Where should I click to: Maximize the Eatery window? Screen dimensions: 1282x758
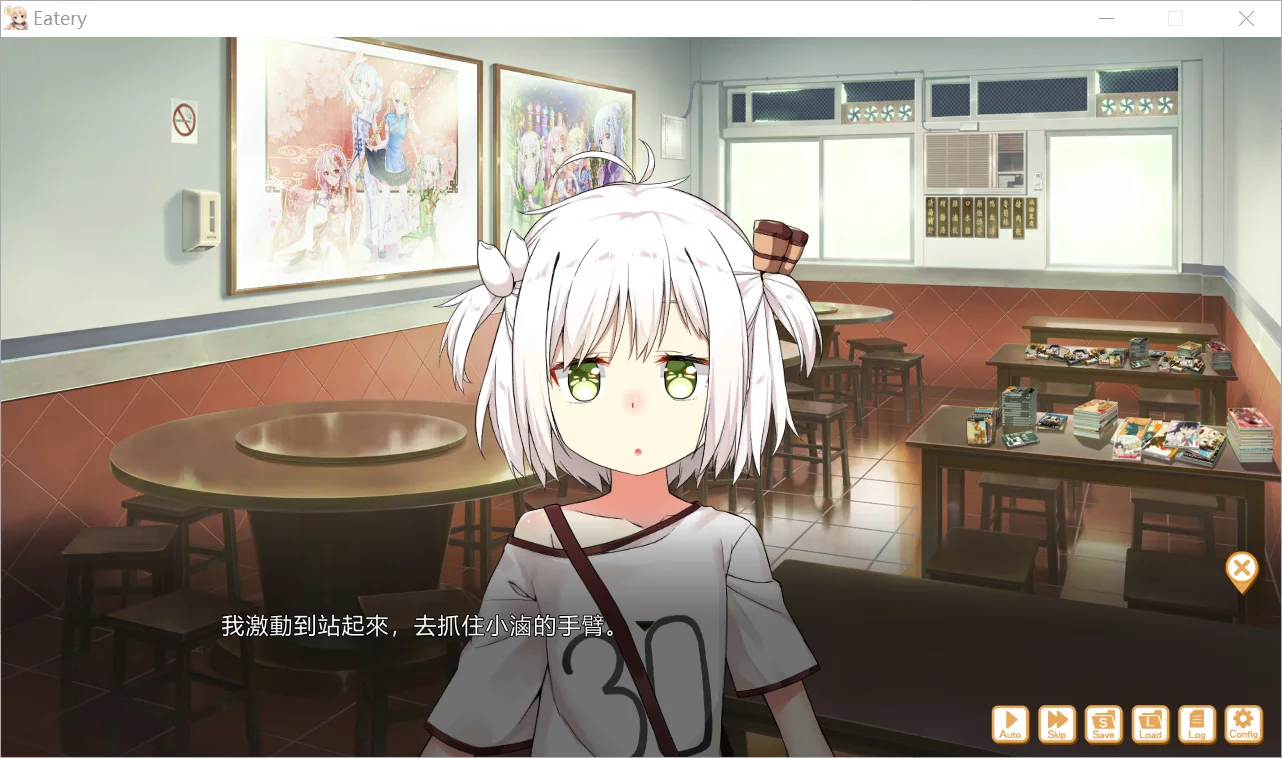point(1176,18)
